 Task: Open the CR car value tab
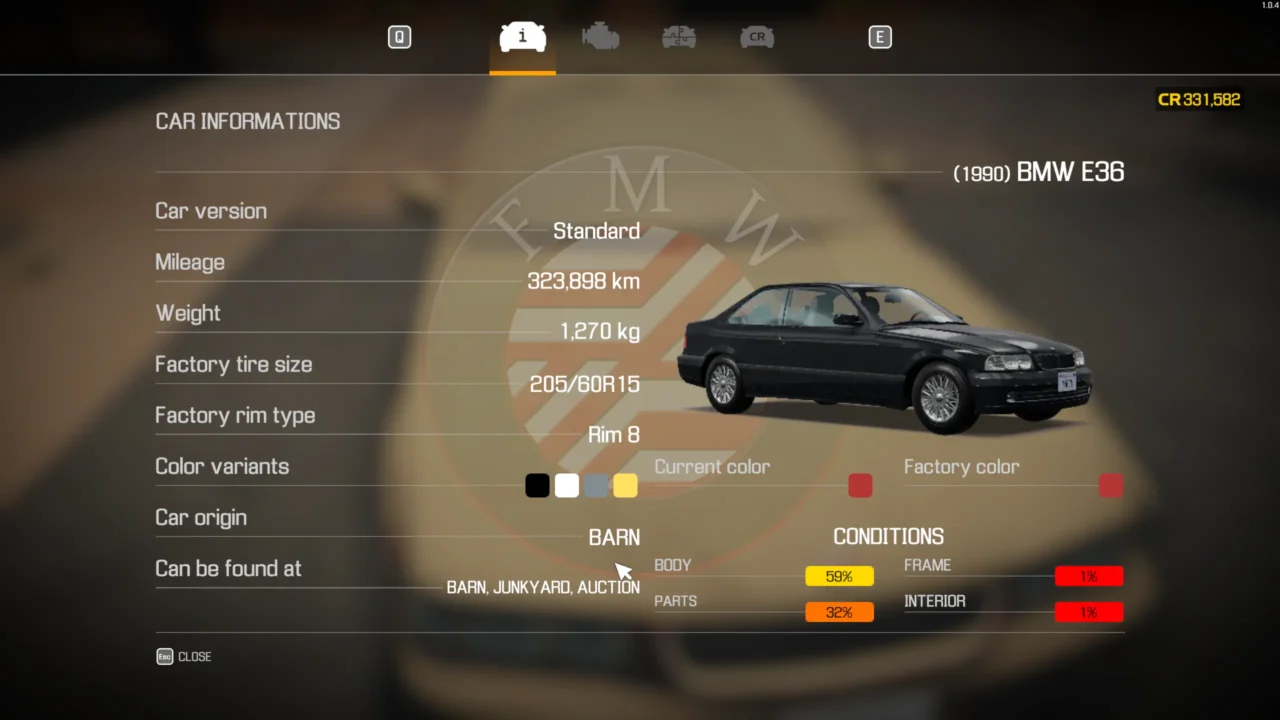coord(757,37)
